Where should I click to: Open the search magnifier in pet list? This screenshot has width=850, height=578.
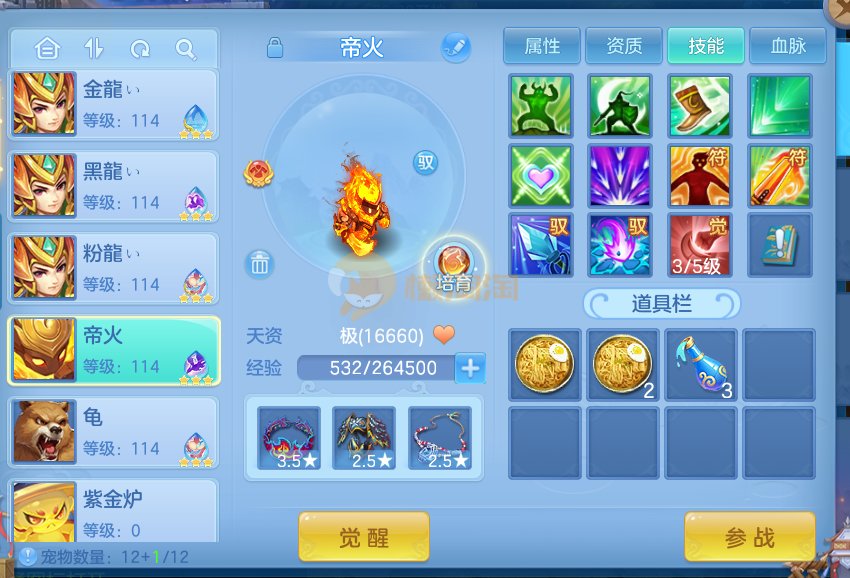pyautogui.click(x=186, y=48)
